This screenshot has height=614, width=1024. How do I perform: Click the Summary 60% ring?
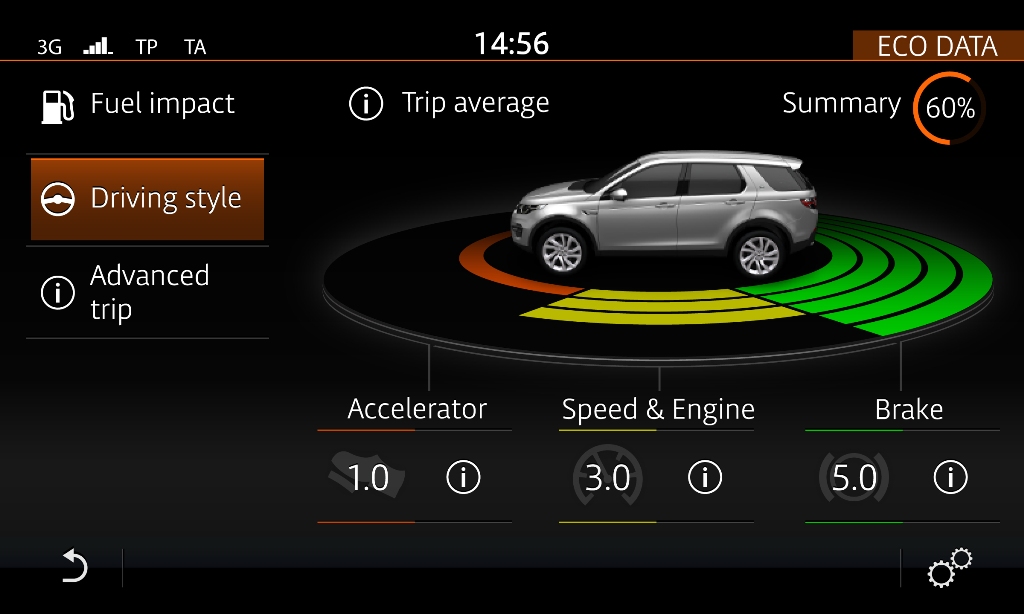click(949, 108)
